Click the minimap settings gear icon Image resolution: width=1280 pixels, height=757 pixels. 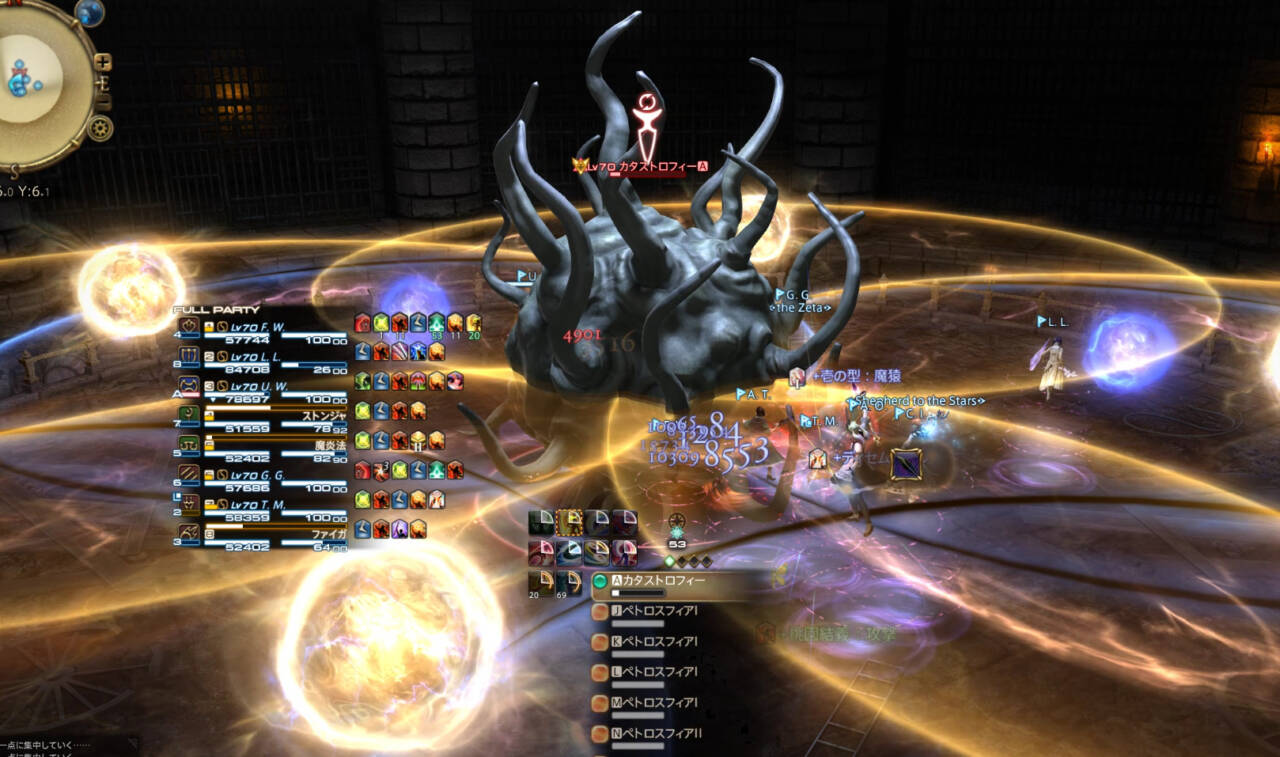point(102,127)
